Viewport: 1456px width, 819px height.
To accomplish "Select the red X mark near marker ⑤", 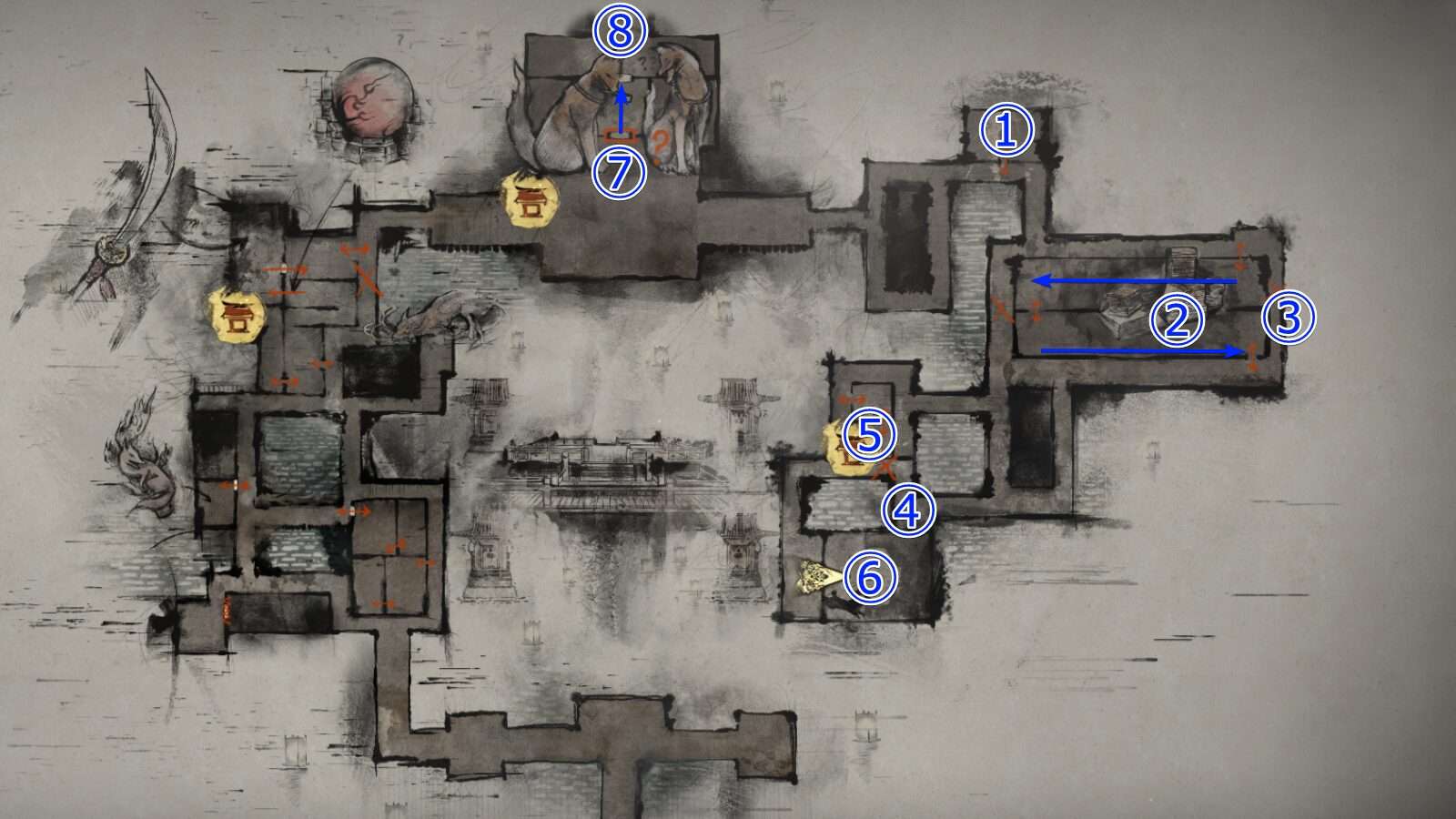I will (885, 466).
